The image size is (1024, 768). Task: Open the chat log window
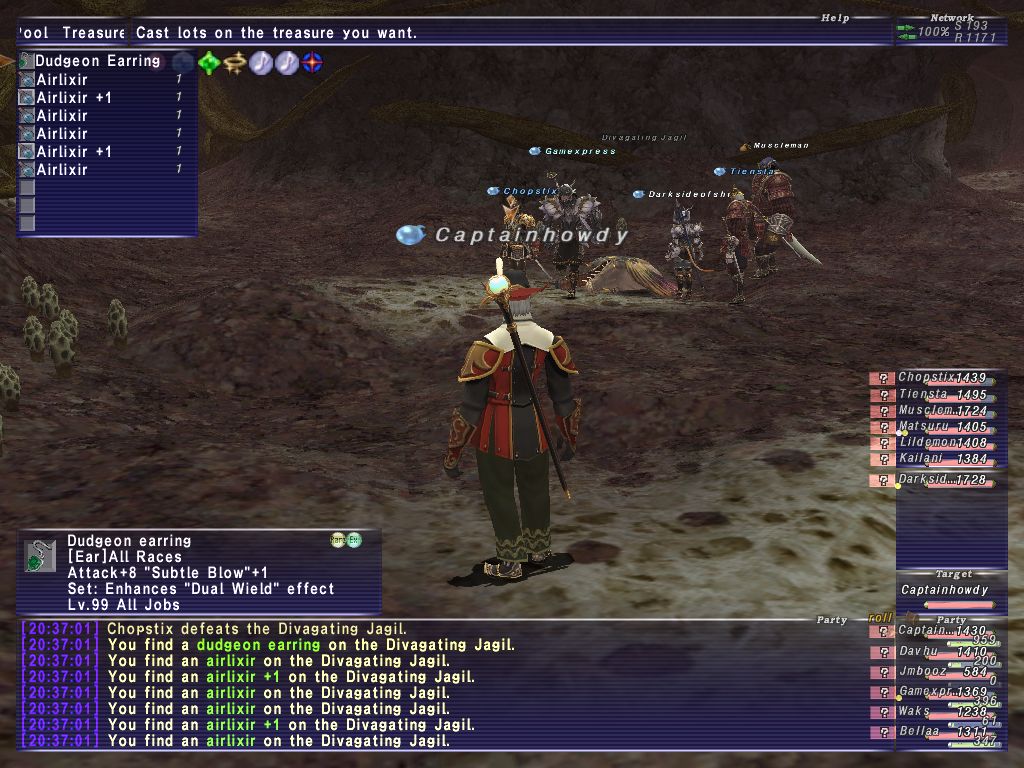click(440, 685)
